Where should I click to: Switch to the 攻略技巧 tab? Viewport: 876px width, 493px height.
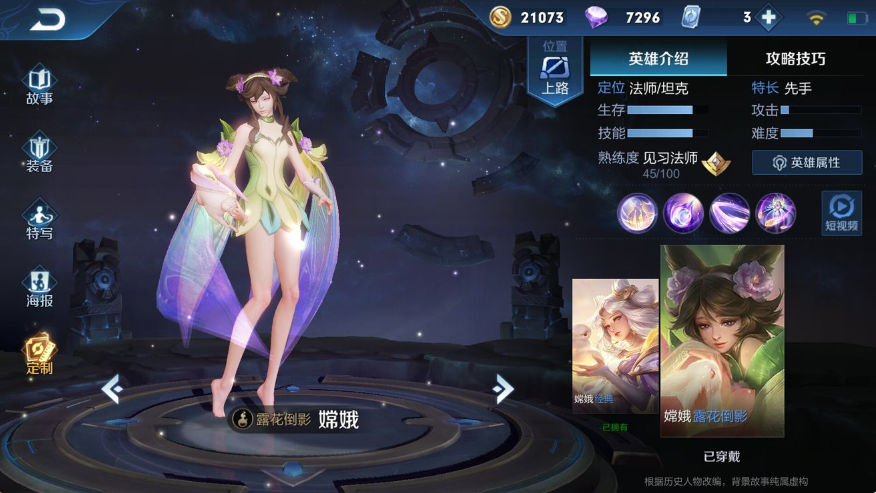pyautogui.click(x=796, y=59)
